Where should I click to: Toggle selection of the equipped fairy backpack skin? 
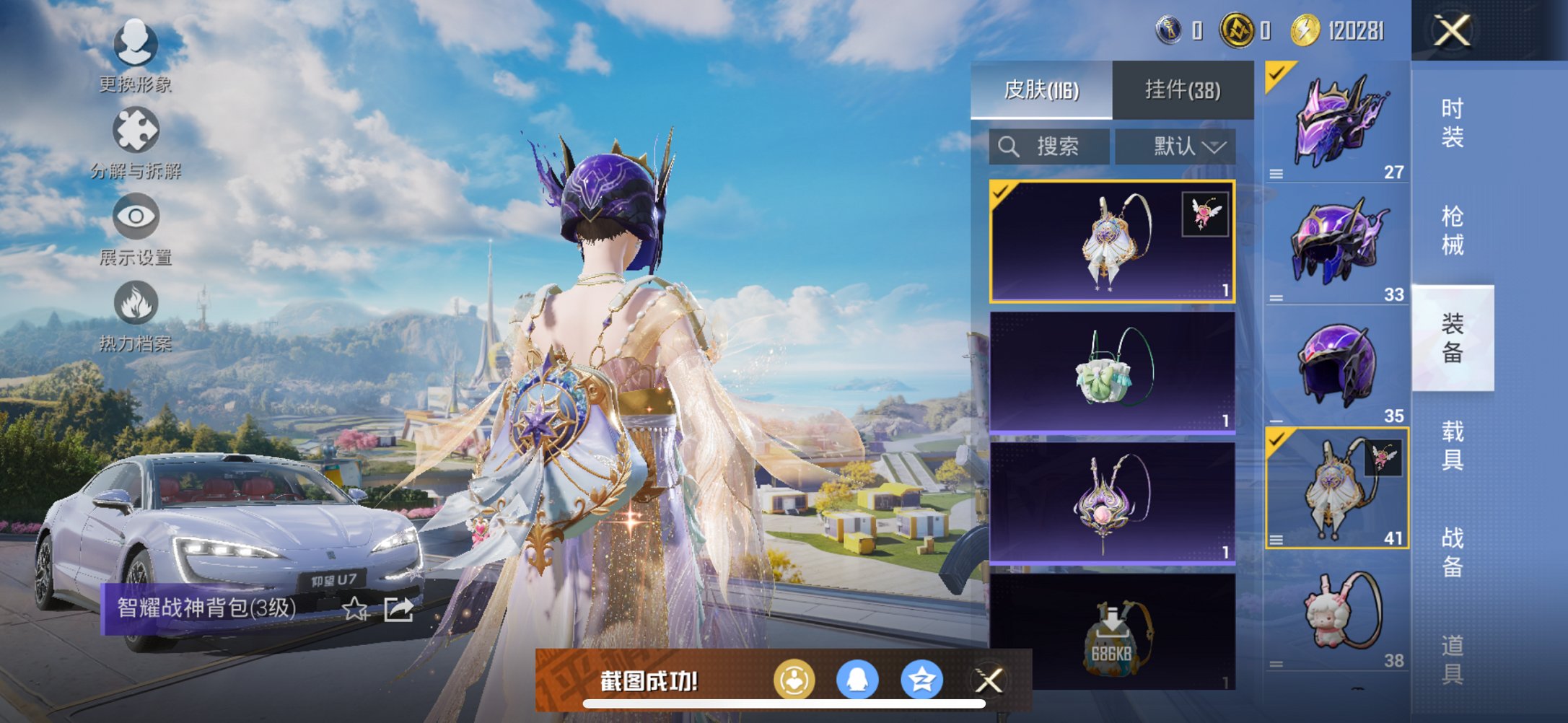[x=1111, y=244]
